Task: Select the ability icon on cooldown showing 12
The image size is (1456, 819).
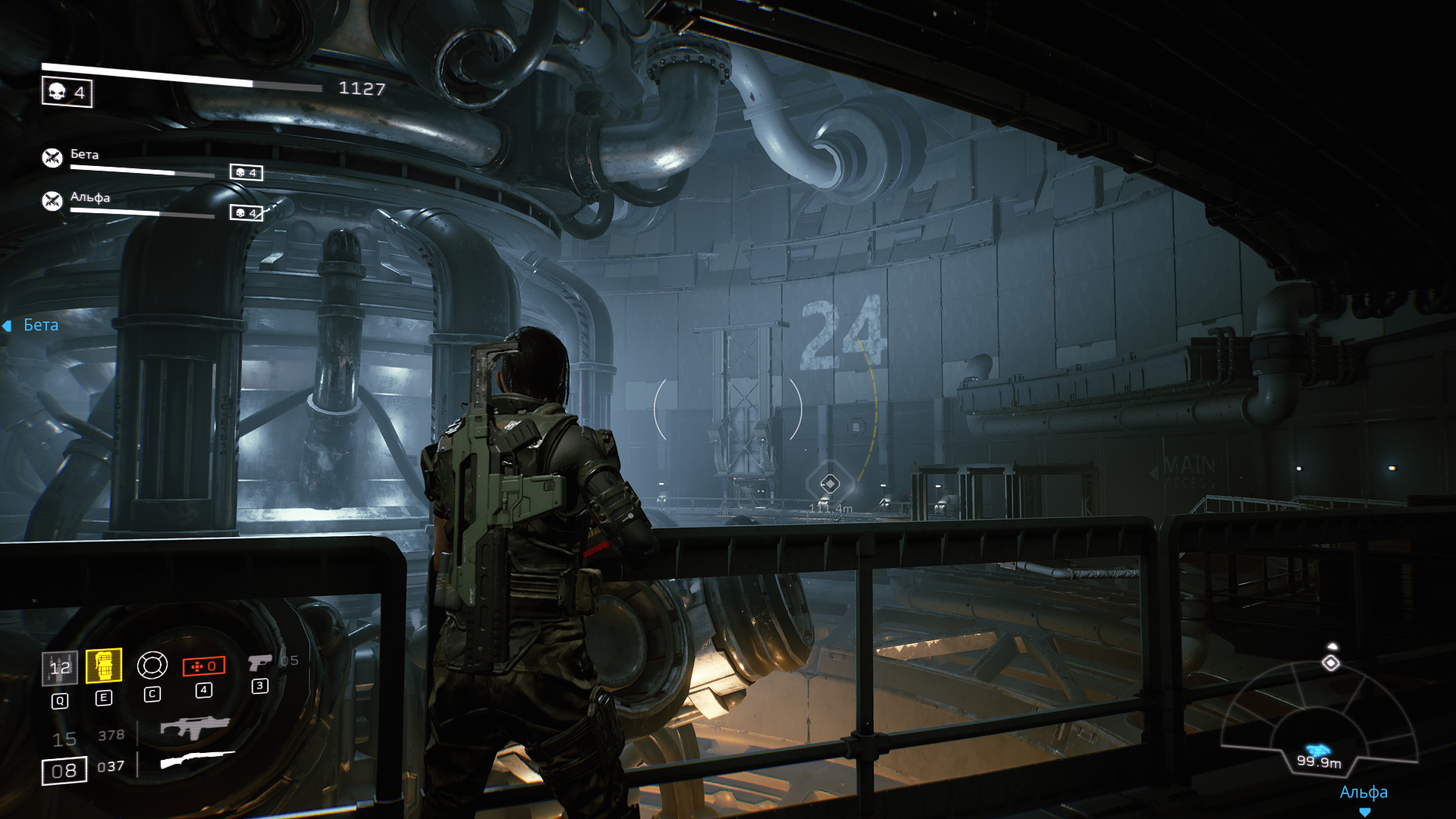Action: point(59,667)
